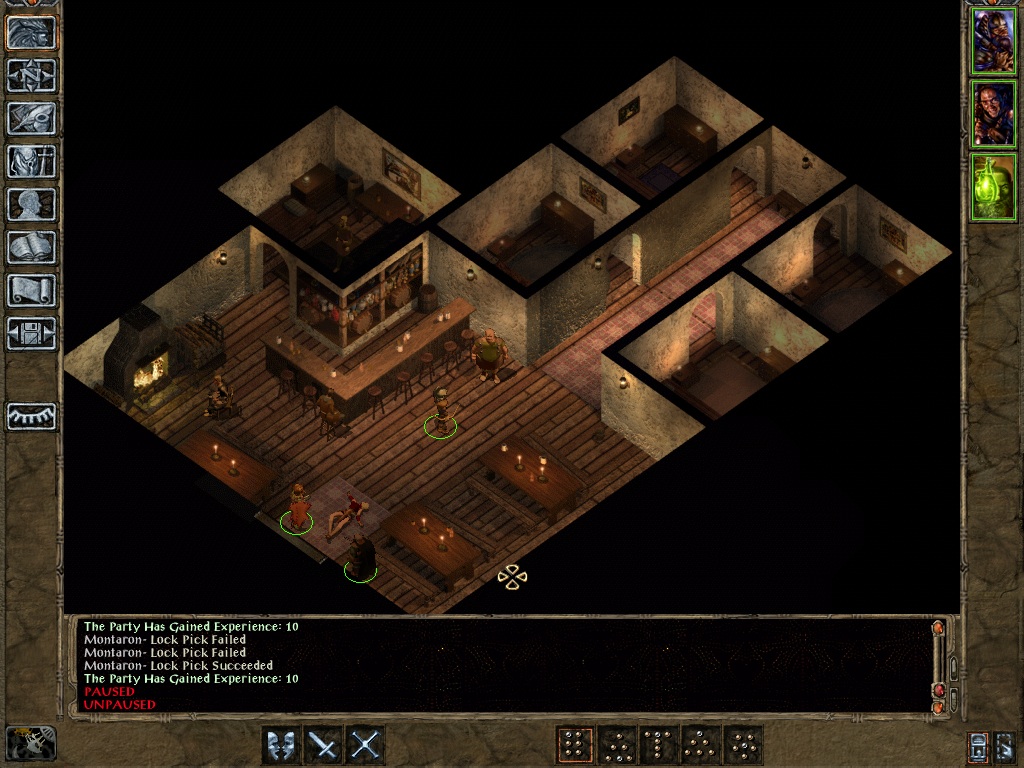1024x768 pixels.
Task: Open the journal with the quill button
Action: [x=32, y=118]
